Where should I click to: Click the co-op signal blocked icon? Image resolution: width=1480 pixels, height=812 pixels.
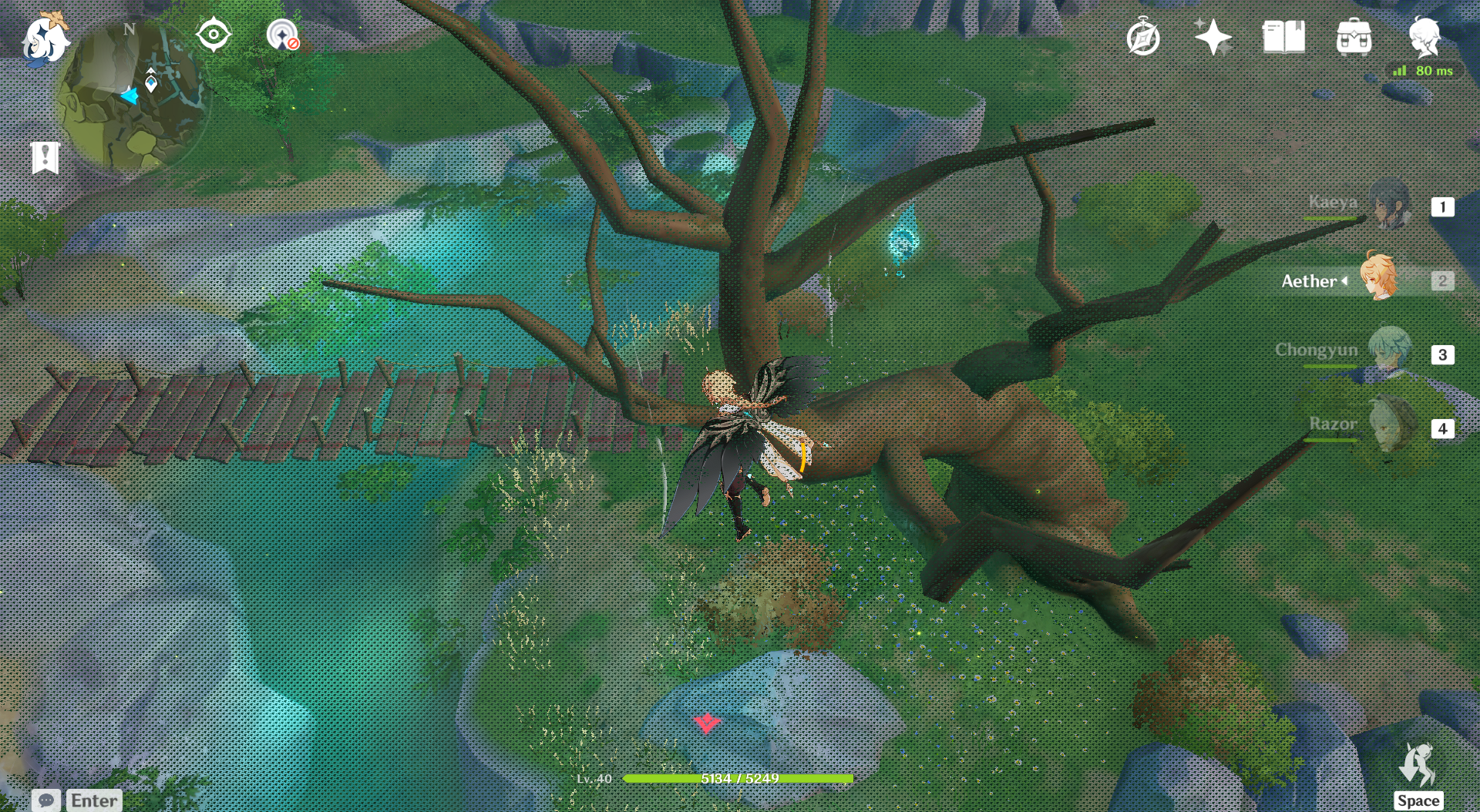[283, 35]
